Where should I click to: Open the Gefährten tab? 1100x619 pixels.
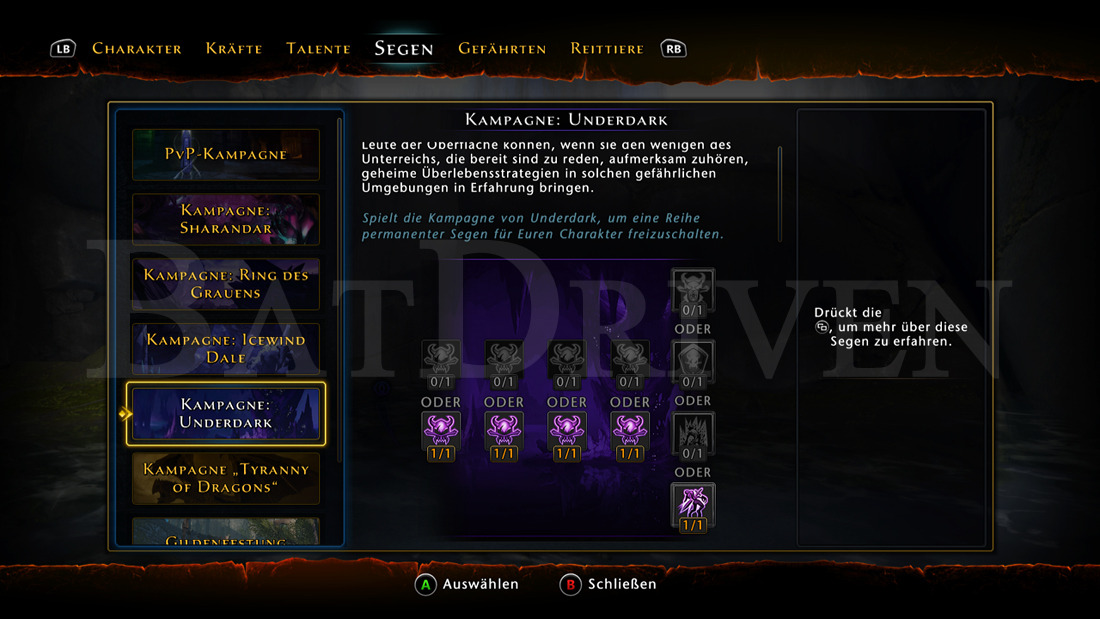[x=502, y=48]
